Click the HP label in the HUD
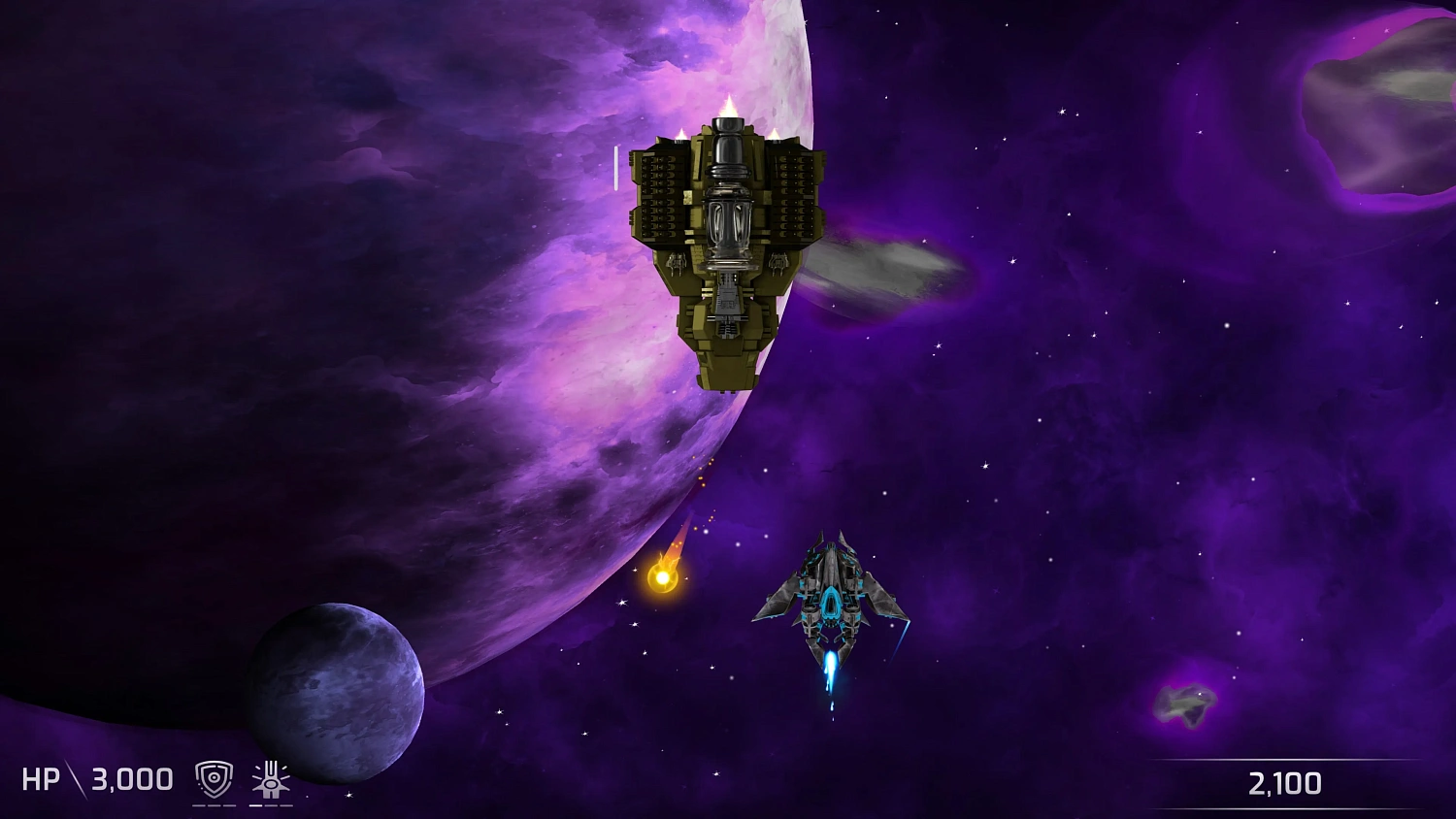 41,778
